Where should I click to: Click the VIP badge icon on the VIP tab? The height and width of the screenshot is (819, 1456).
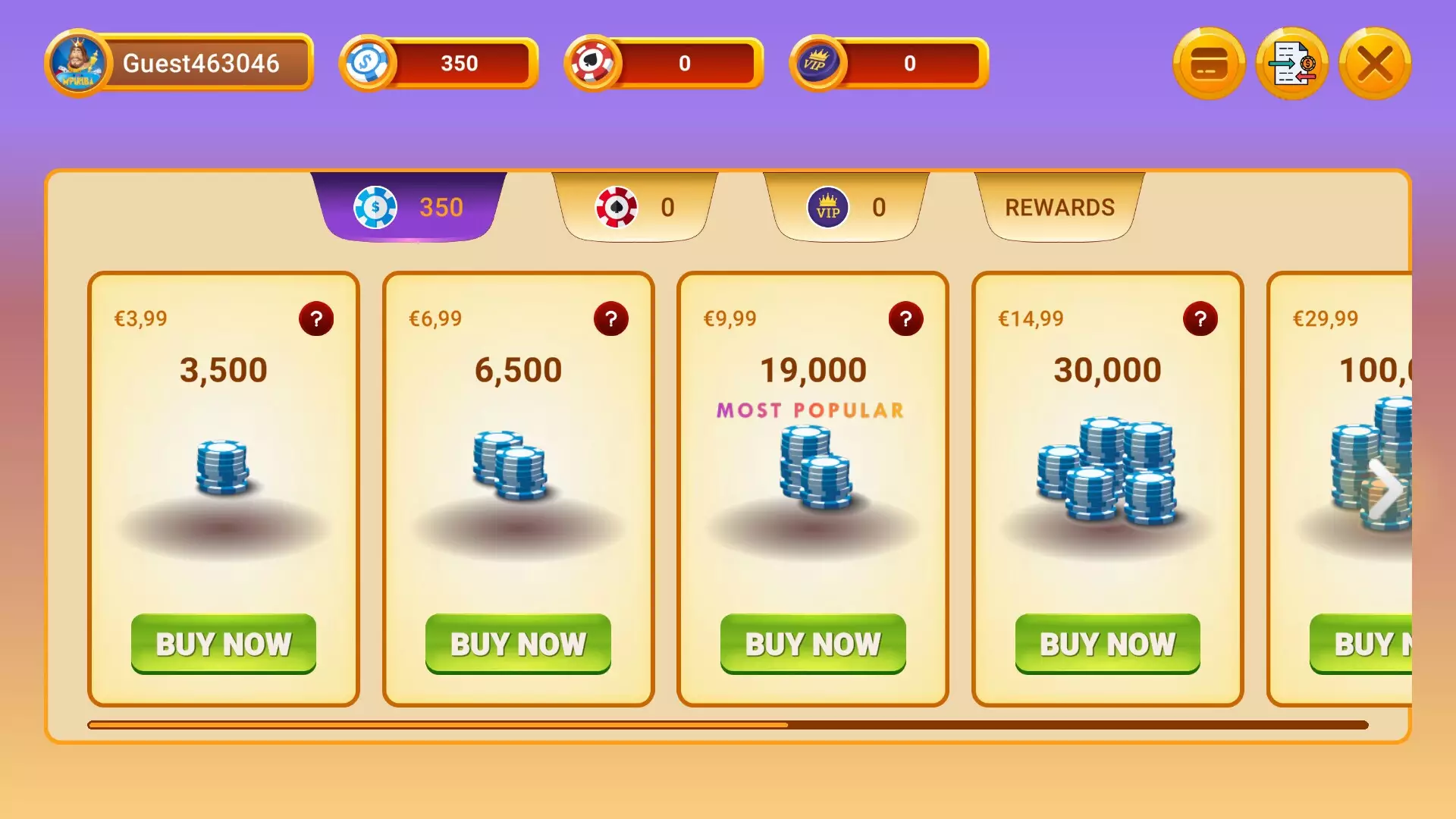[x=828, y=207]
